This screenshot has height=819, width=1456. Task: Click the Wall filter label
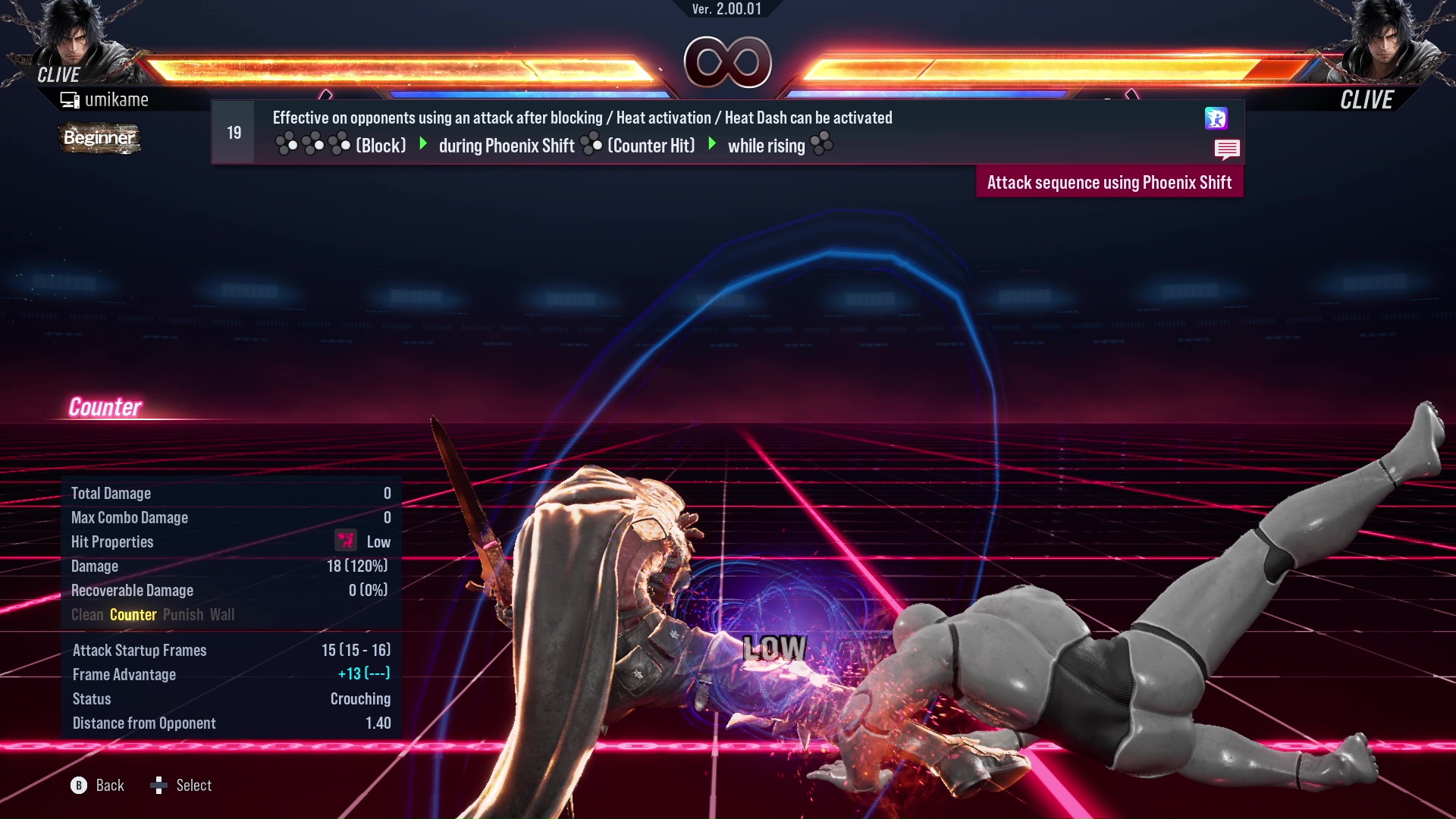click(223, 615)
